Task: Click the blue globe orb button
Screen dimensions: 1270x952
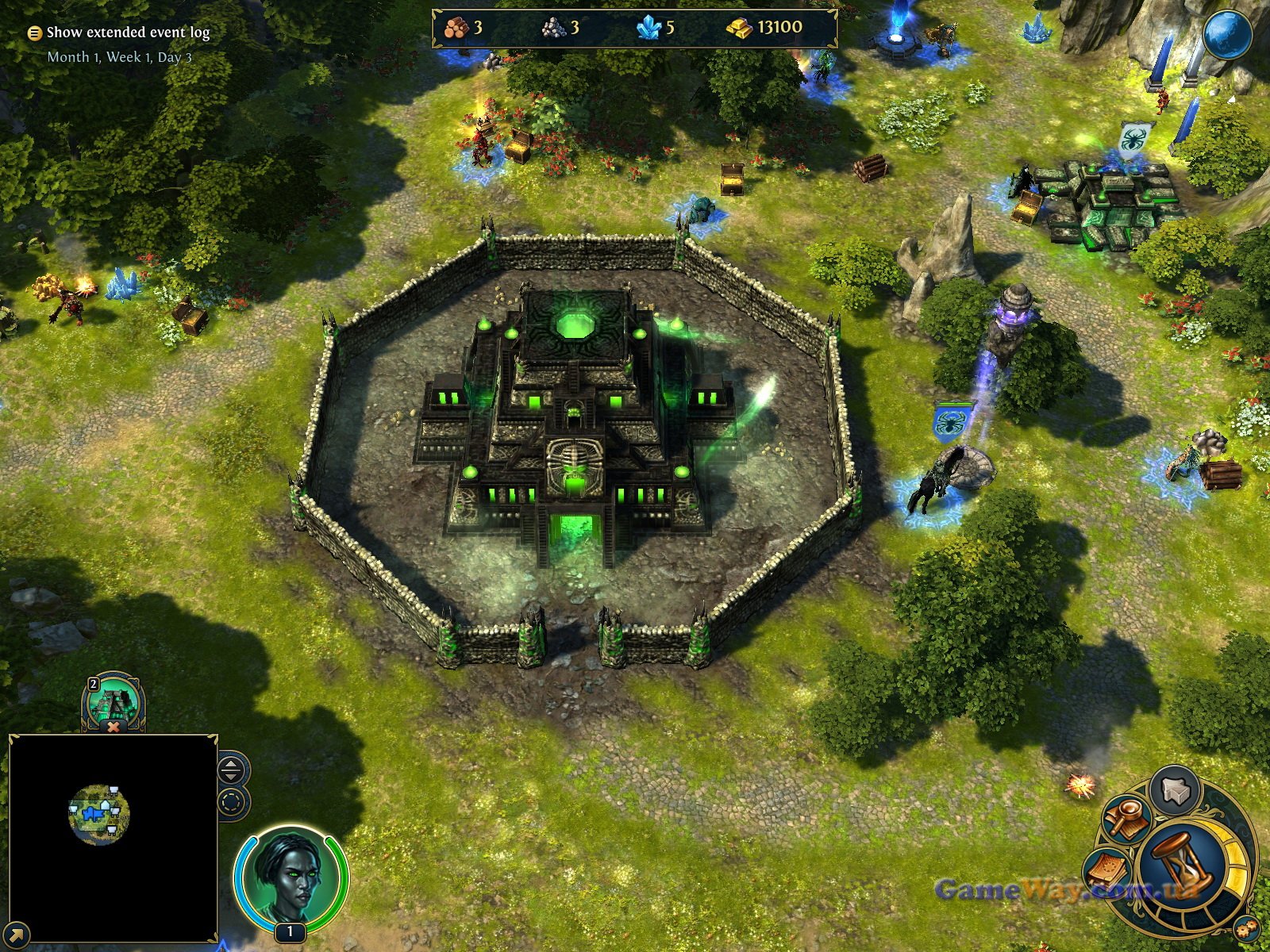Action: click(1227, 35)
